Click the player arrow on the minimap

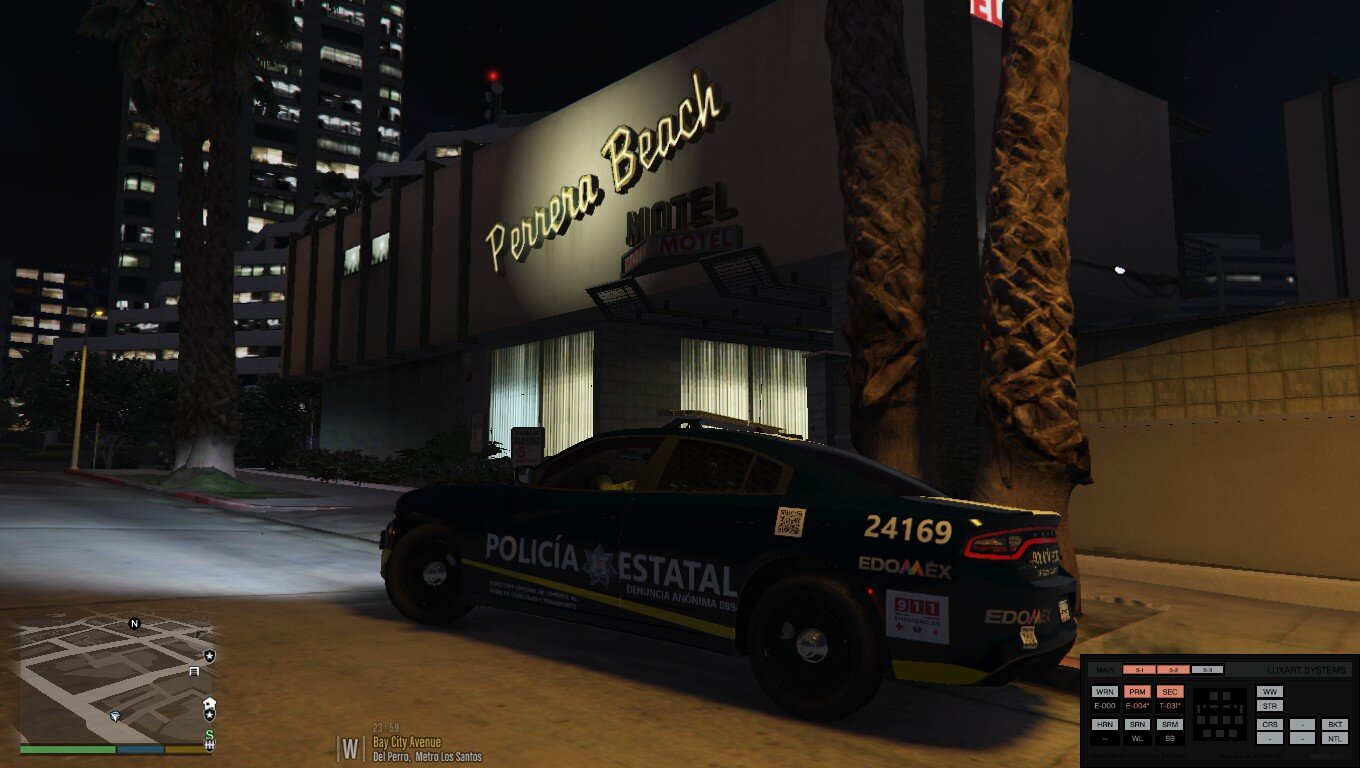click(x=117, y=716)
